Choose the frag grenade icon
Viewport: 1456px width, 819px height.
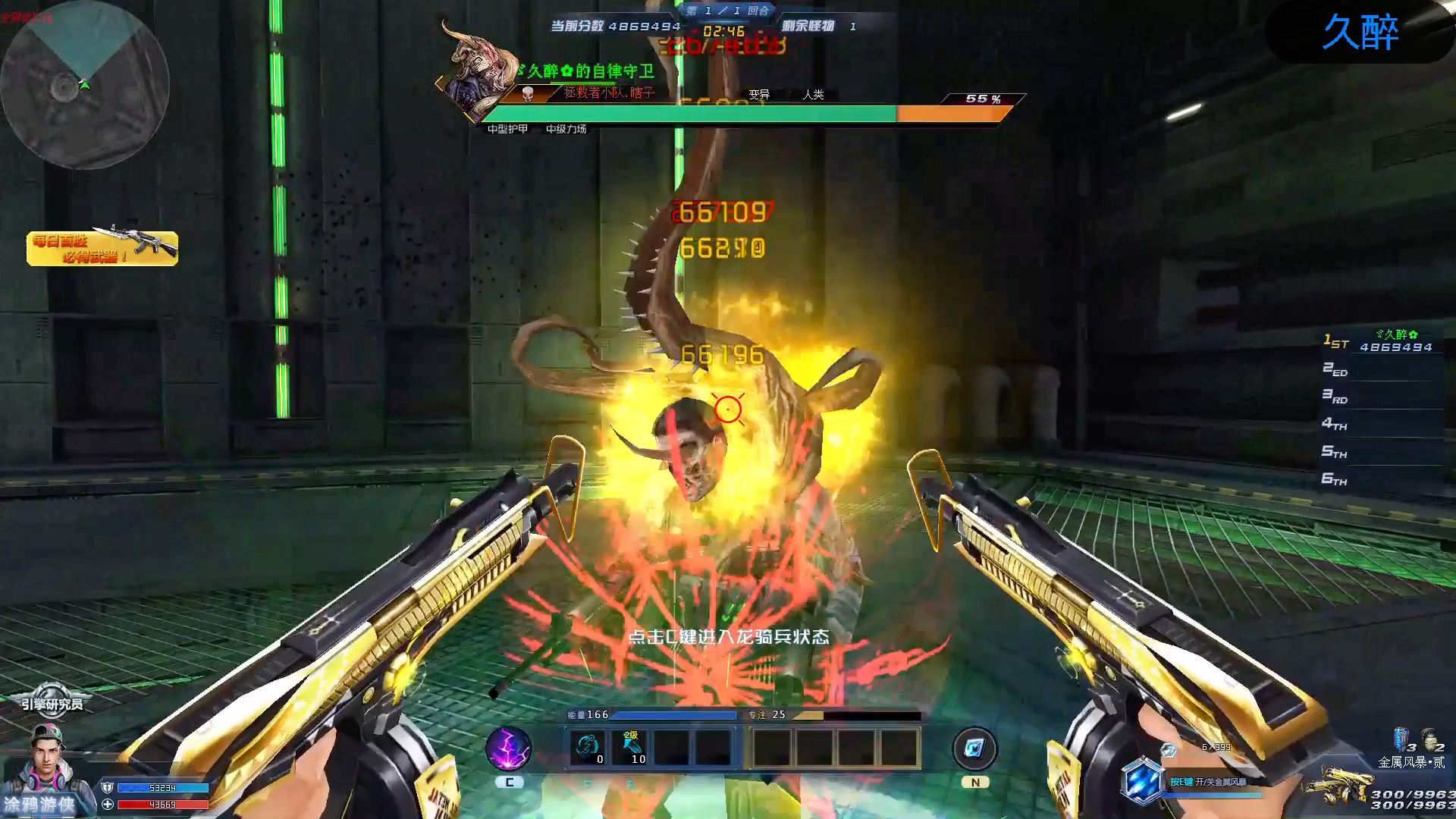tap(1428, 737)
